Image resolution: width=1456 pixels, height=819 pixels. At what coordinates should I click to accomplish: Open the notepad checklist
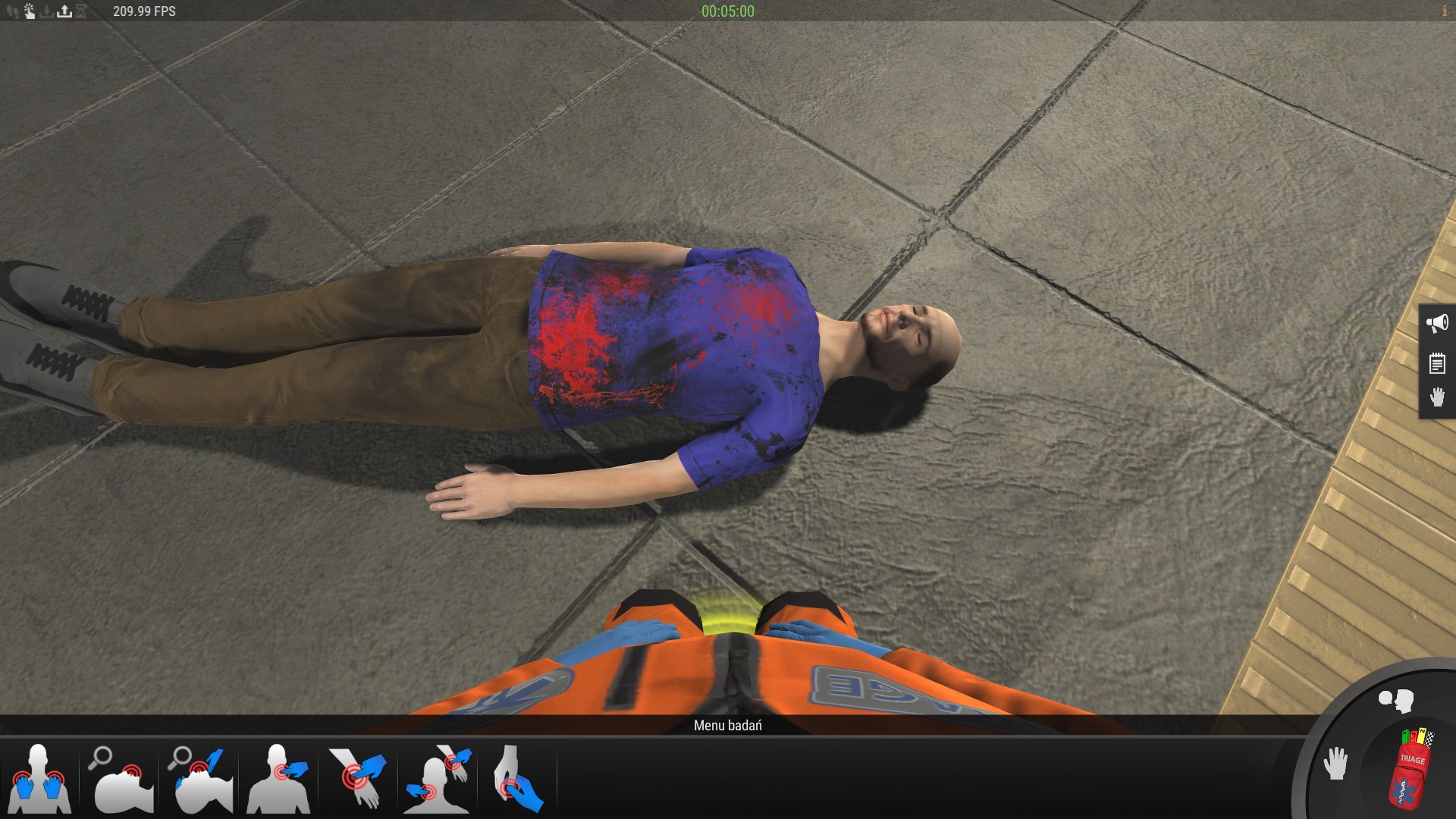coord(1437,363)
